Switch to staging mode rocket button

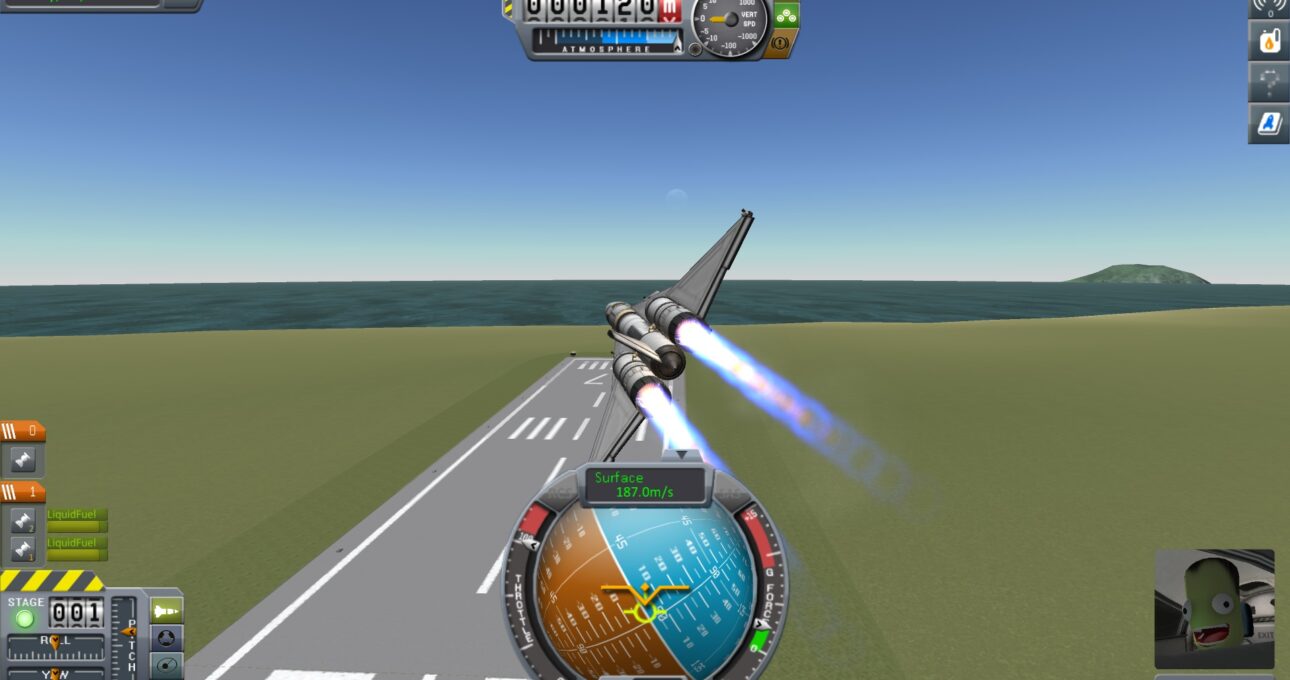(x=166, y=609)
